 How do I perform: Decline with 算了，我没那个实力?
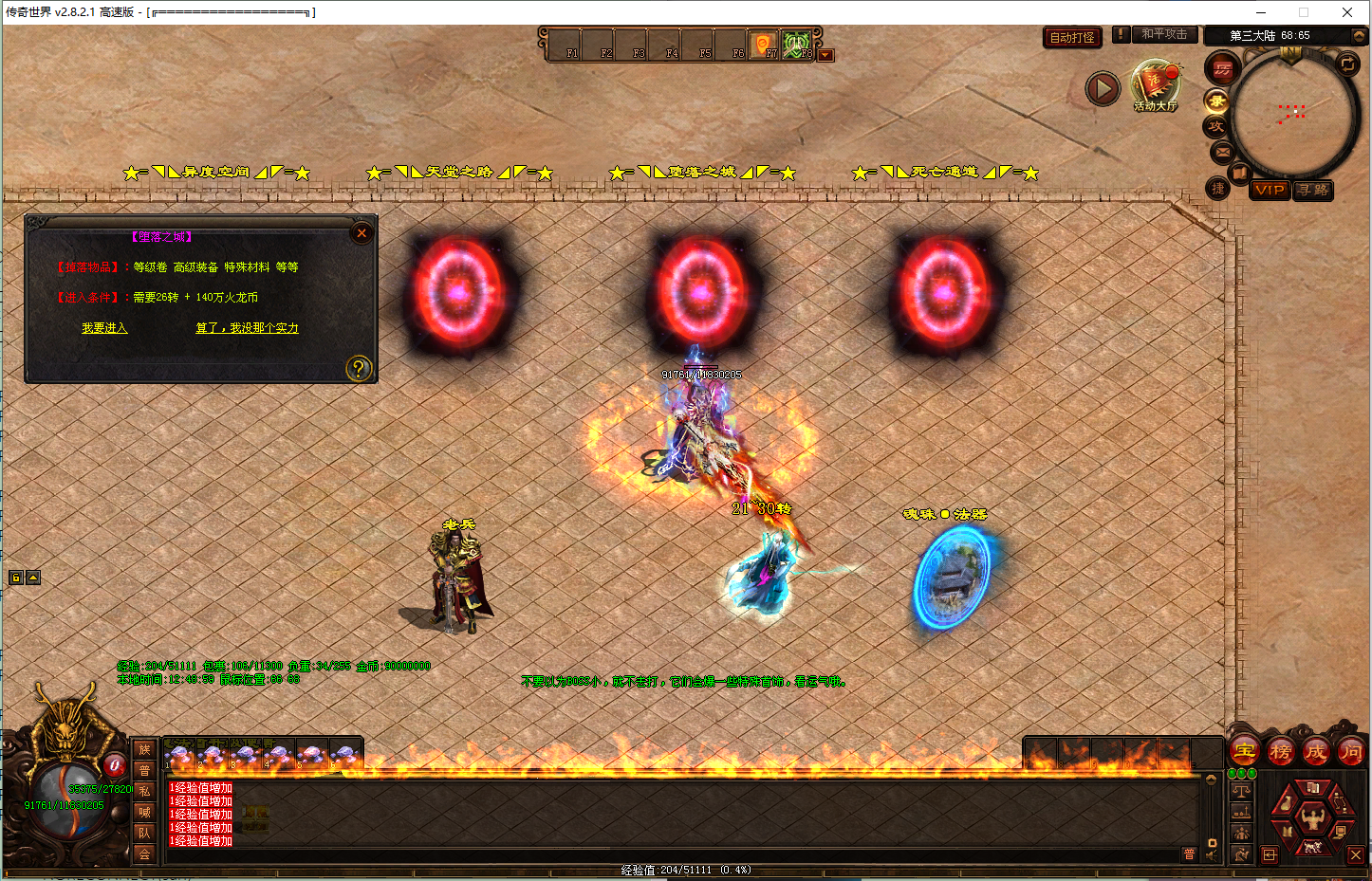[x=247, y=328]
